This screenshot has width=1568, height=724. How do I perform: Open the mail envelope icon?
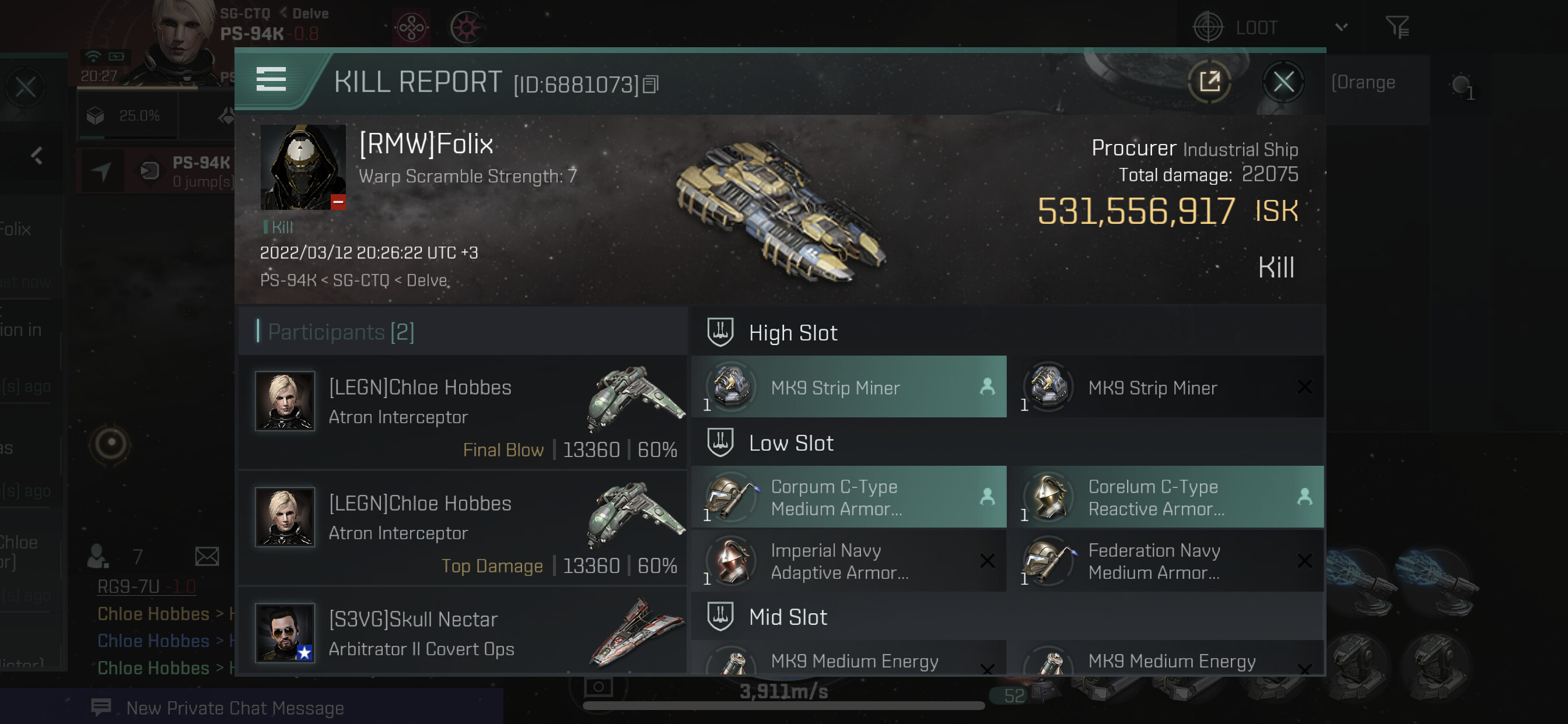tap(207, 556)
